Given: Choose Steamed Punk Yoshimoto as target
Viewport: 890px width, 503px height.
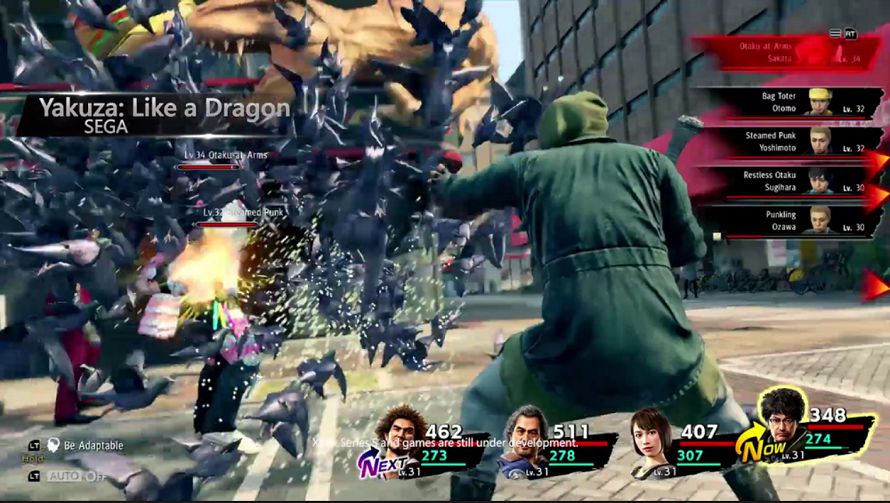Looking at the screenshot, I should click(x=790, y=141).
